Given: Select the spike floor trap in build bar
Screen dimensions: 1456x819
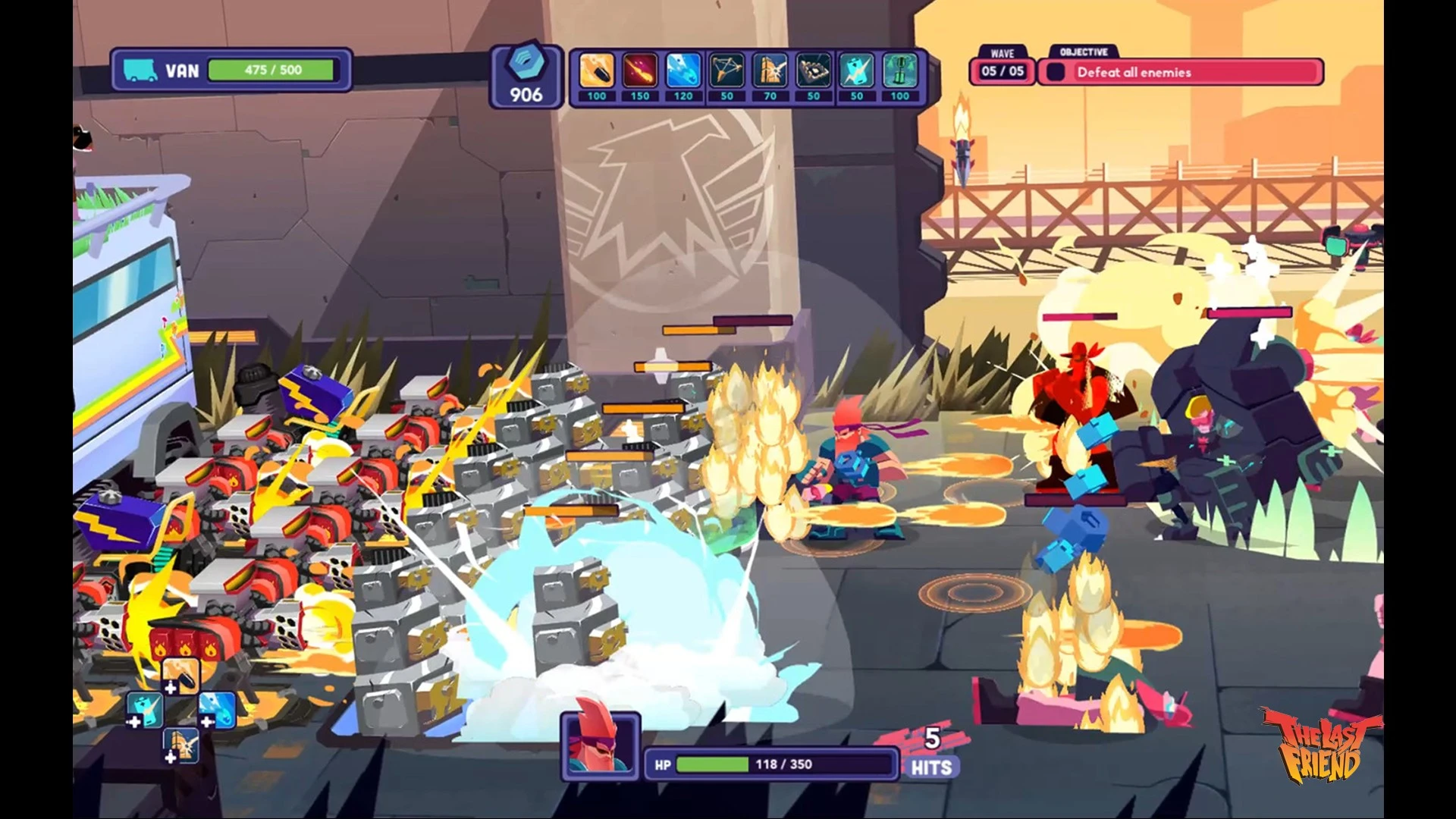Looking at the screenshot, I should coord(813,73).
